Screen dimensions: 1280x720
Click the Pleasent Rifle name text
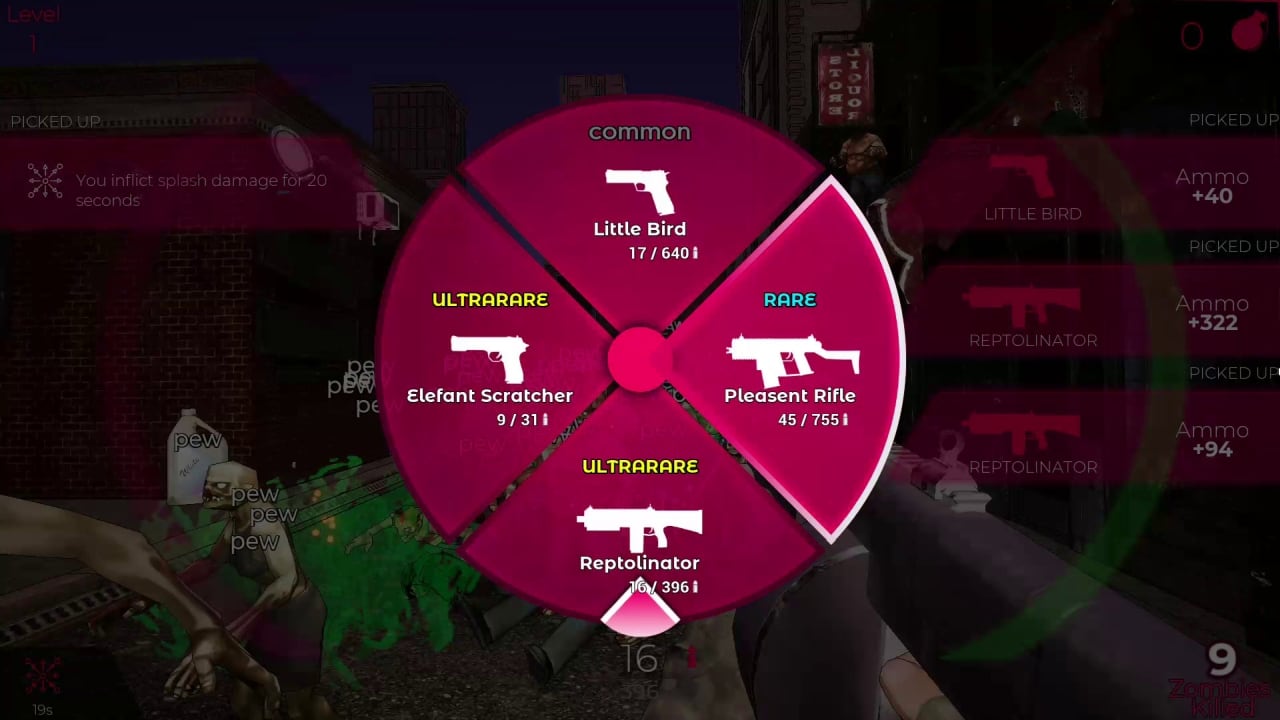click(790, 395)
